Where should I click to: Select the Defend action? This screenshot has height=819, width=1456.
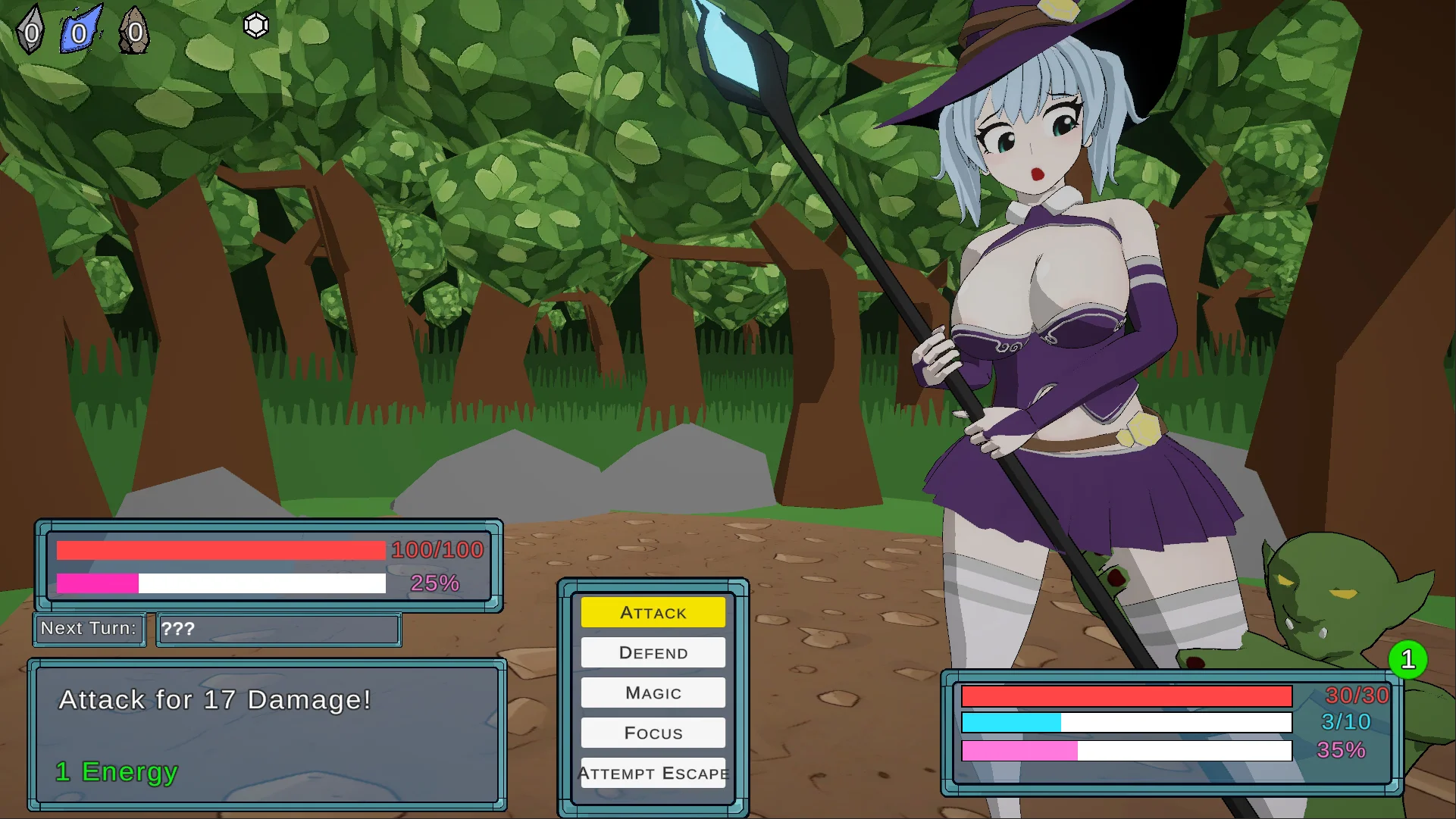tap(653, 652)
